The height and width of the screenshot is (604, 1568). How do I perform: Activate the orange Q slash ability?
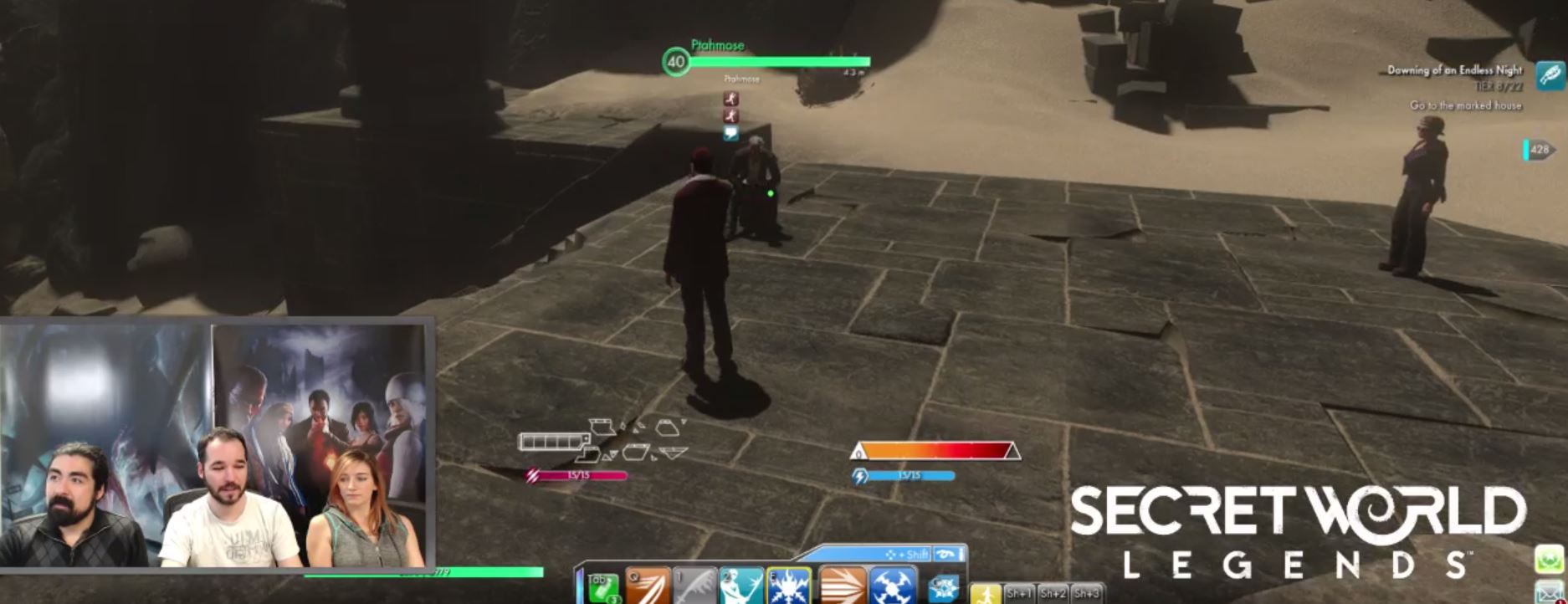coord(648,586)
